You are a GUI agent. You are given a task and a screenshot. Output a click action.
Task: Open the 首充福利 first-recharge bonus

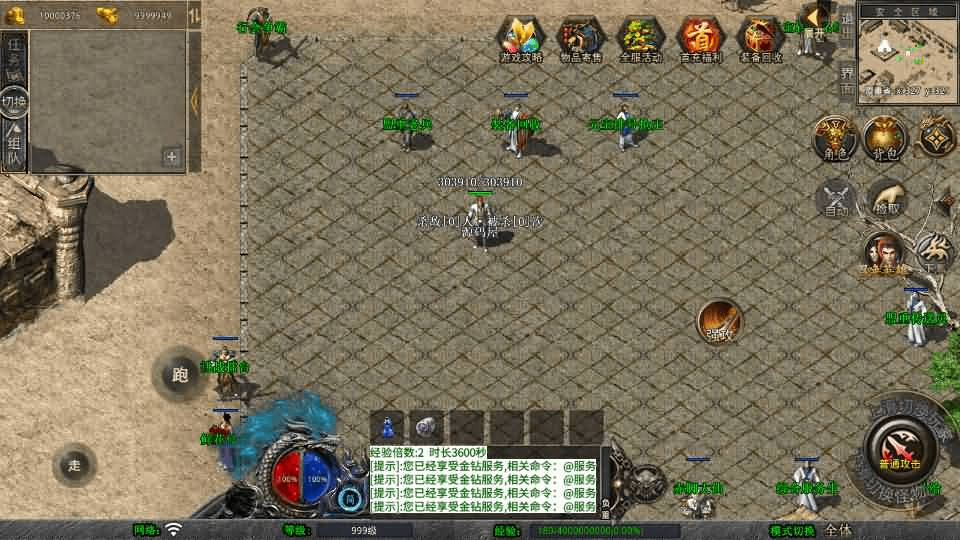pyautogui.click(x=701, y=38)
